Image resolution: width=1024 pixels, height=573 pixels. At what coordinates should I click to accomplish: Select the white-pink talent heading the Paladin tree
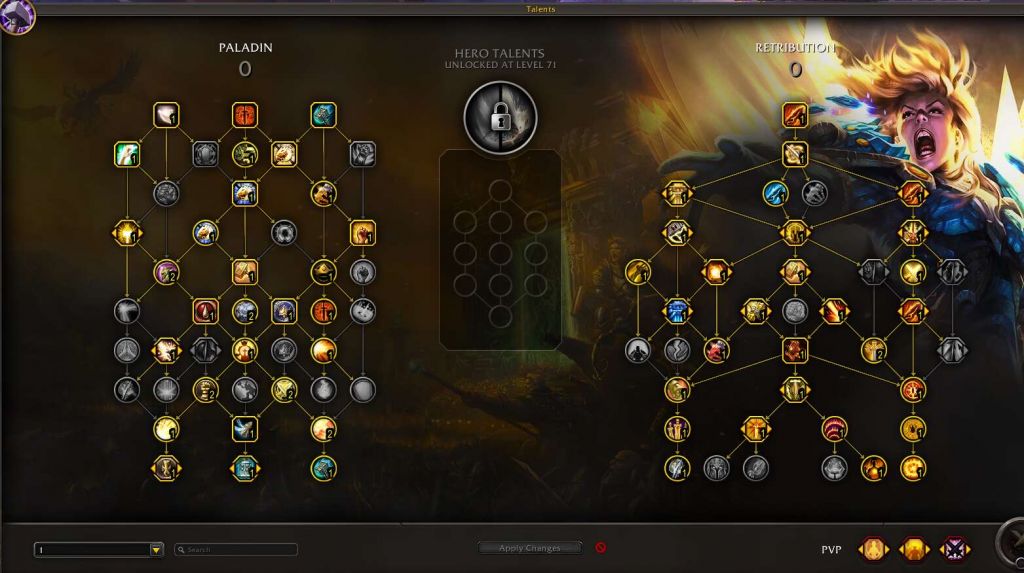166,115
